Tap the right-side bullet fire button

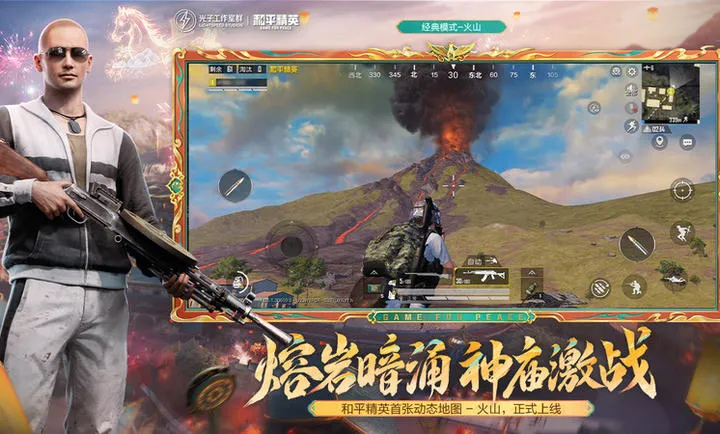636,243
